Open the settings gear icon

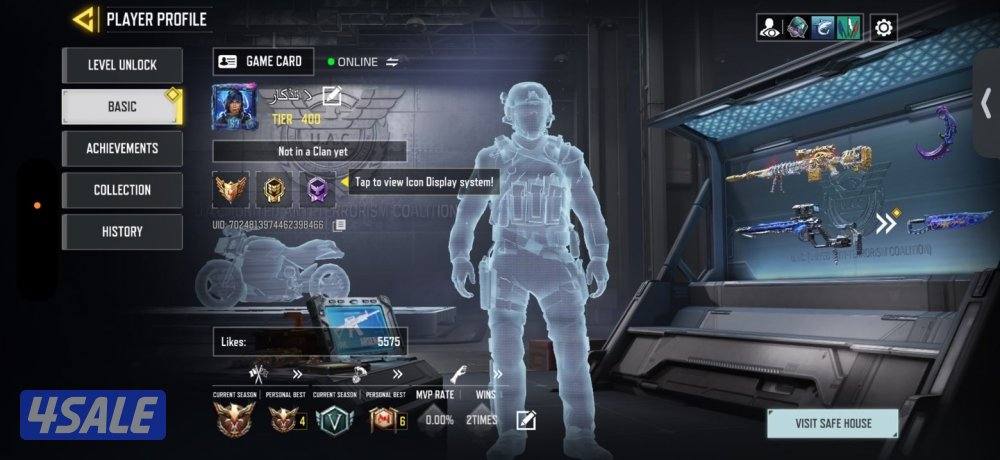[883, 27]
